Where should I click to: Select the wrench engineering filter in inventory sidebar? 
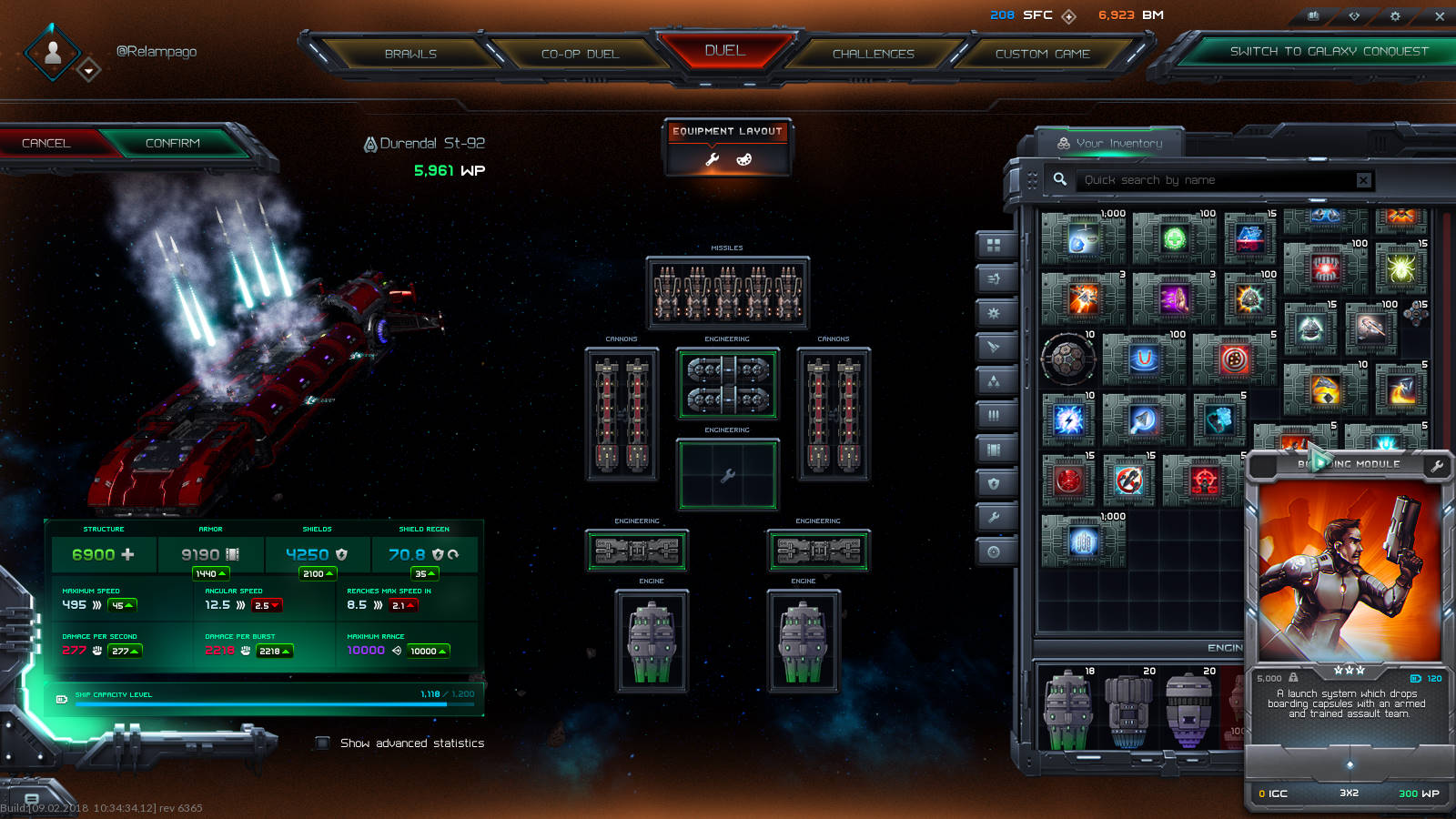click(x=995, y=517)
